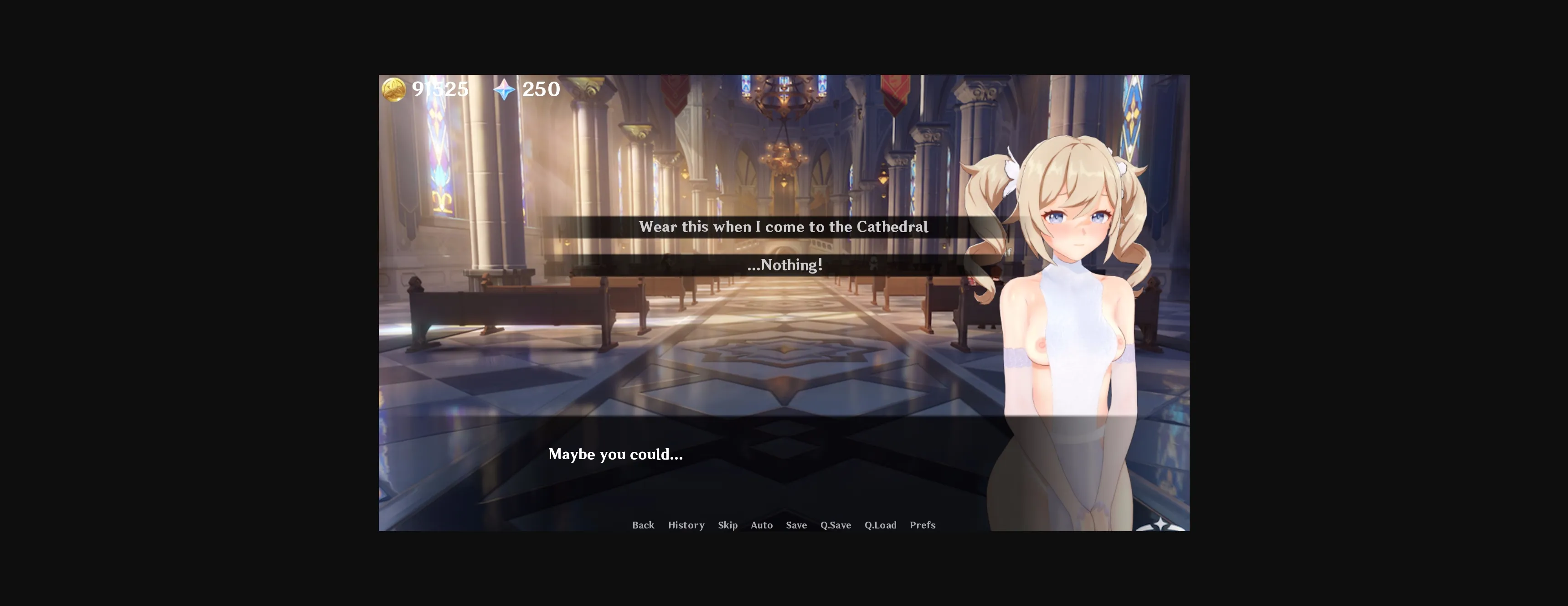
Task: Select Save from the quick menu
Action: (x=796, y=525)
